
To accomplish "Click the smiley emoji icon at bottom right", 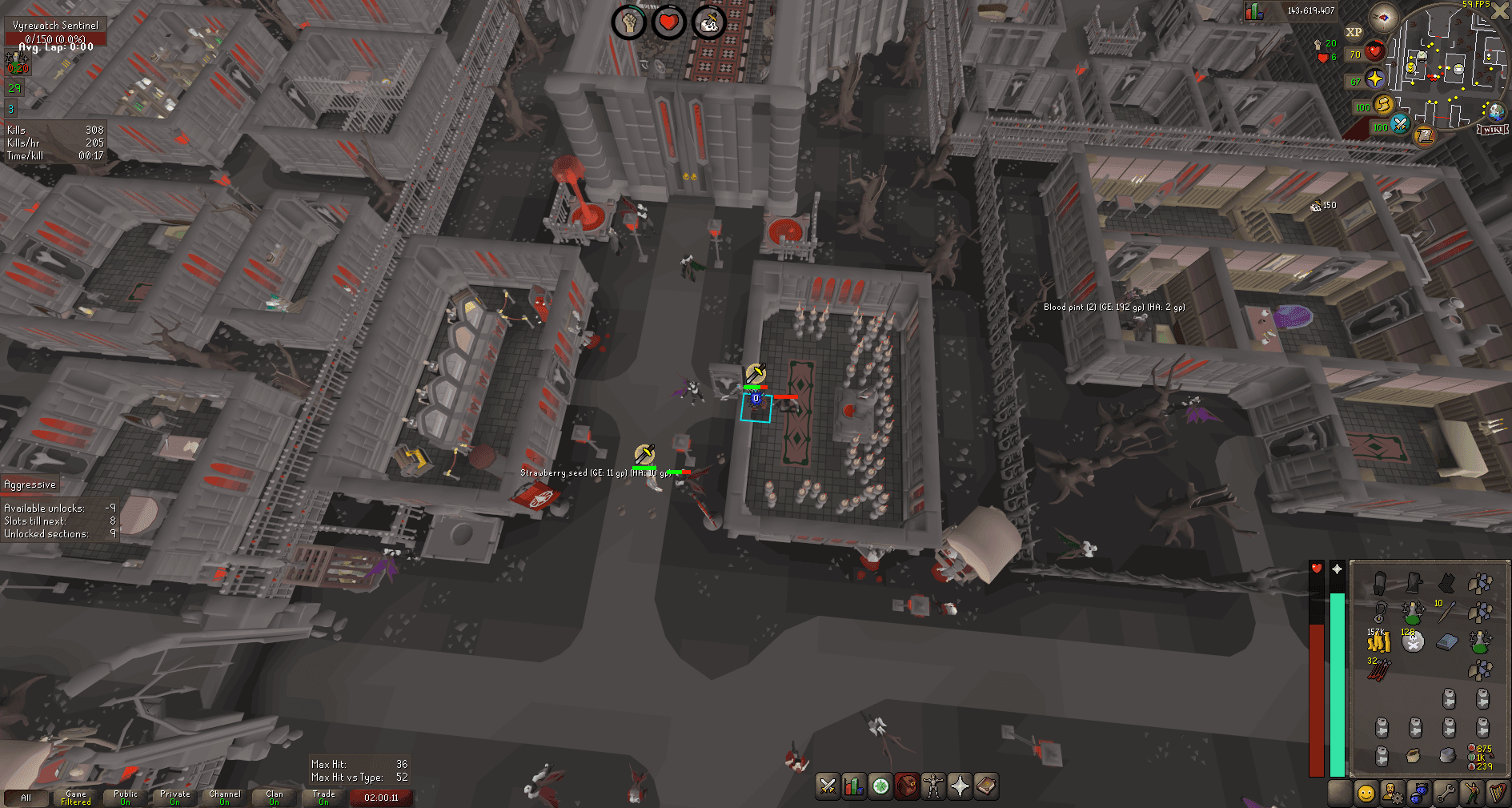I will pos(1366,793).
